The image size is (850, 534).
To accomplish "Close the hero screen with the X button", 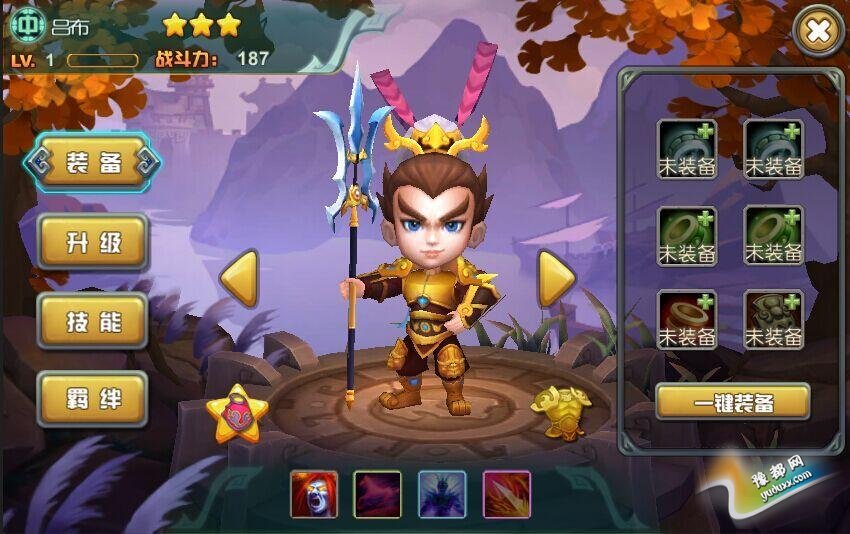I will [818, 32].
